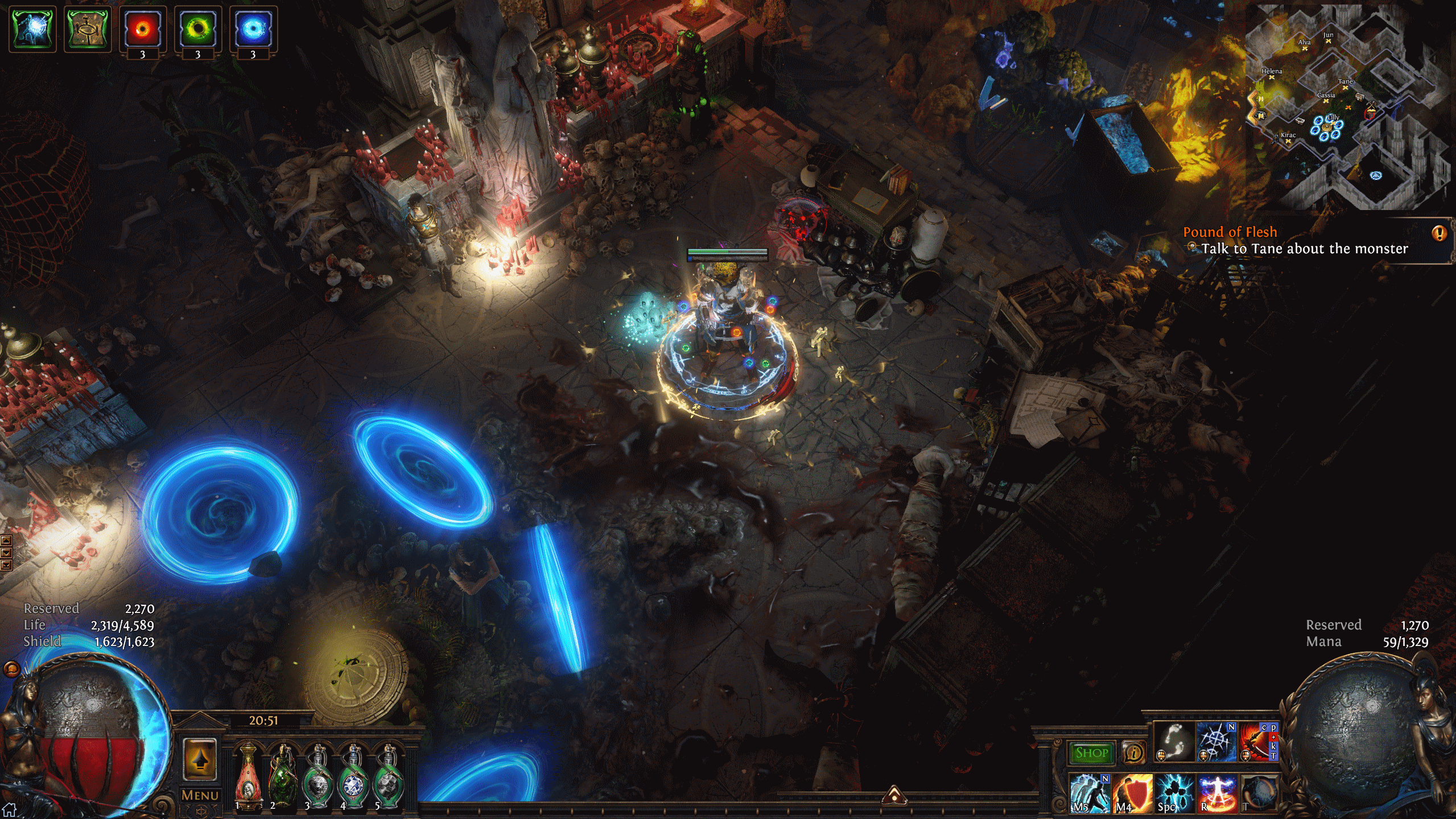
Task: Select the footprints move skill slot
Action: pyautogui.click(x=1175, y=742)
